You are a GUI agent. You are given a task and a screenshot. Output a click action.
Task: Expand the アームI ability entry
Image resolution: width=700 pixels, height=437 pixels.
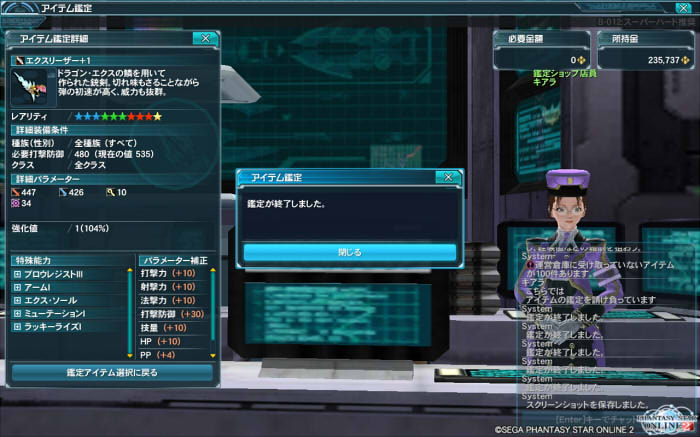coord(17,287)
